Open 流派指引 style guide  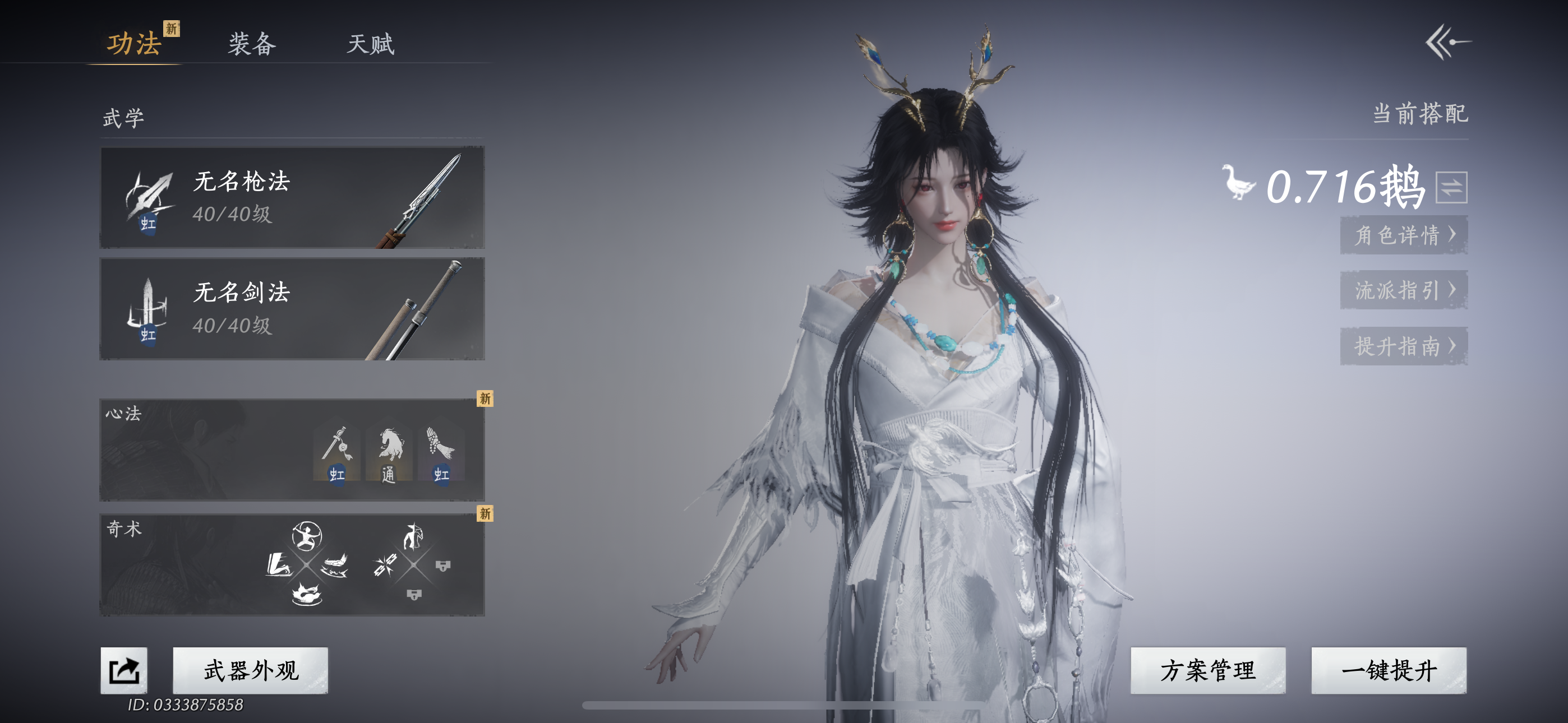coord(1404,290)
